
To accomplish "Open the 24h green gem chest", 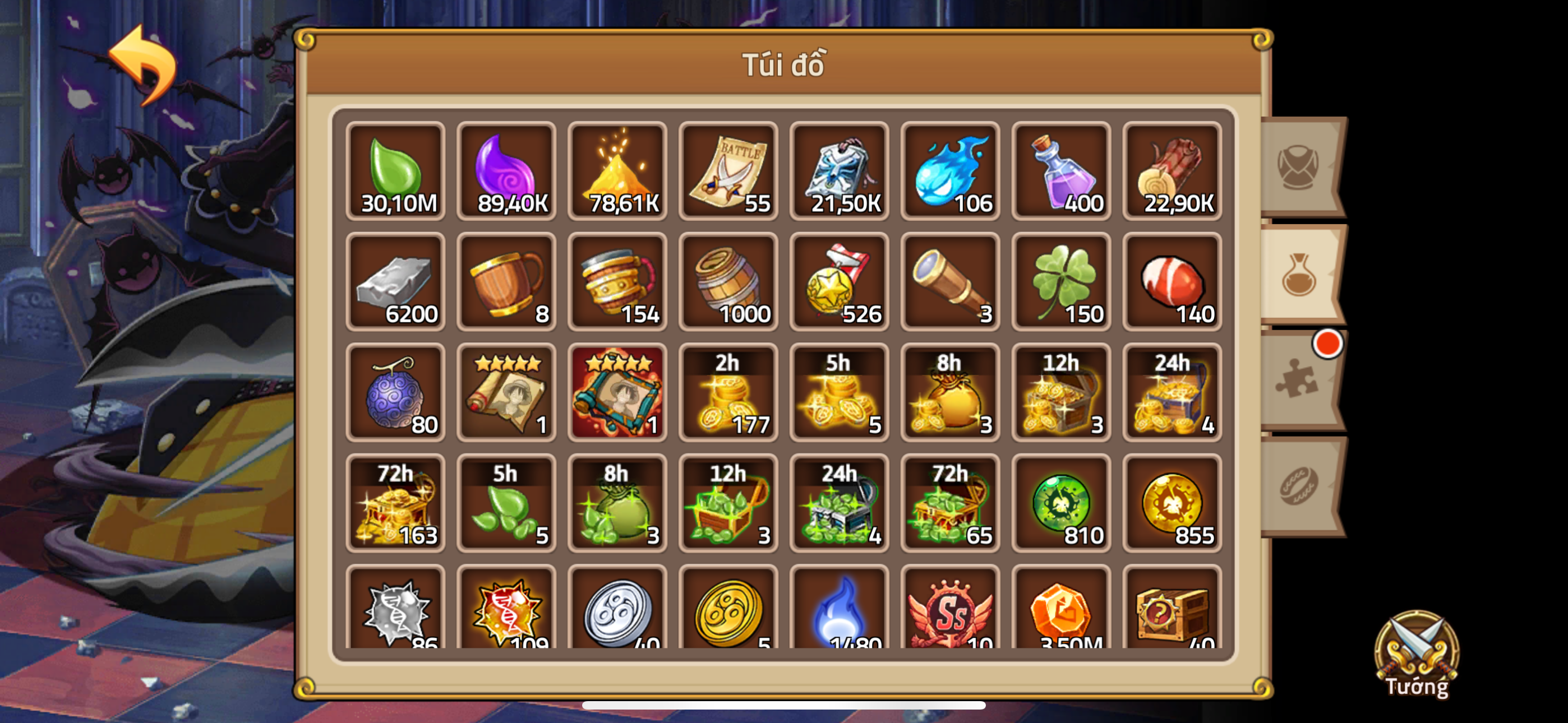I will (839, 503).
